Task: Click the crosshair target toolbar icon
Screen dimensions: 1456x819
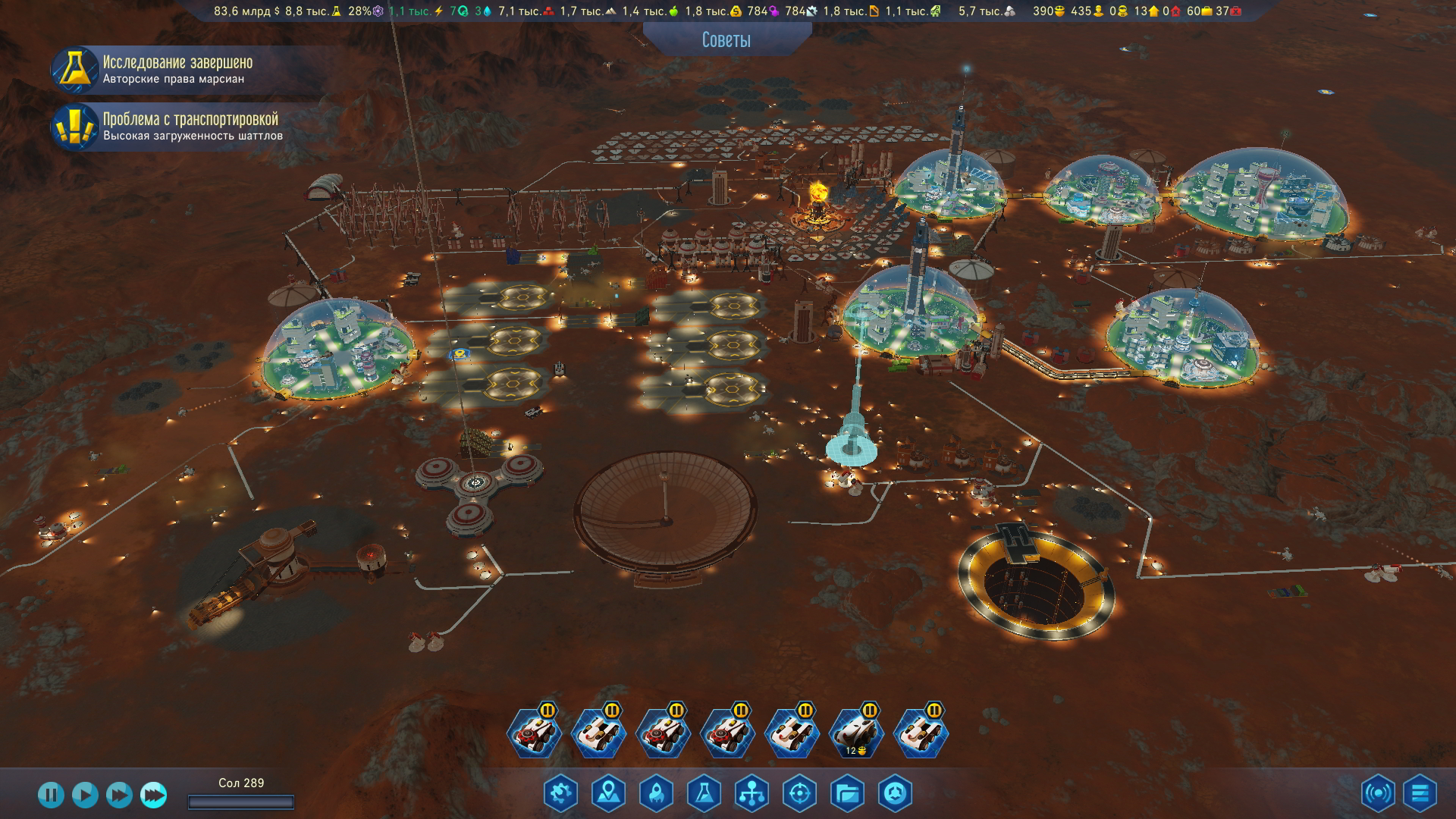Action: point(799,794)
